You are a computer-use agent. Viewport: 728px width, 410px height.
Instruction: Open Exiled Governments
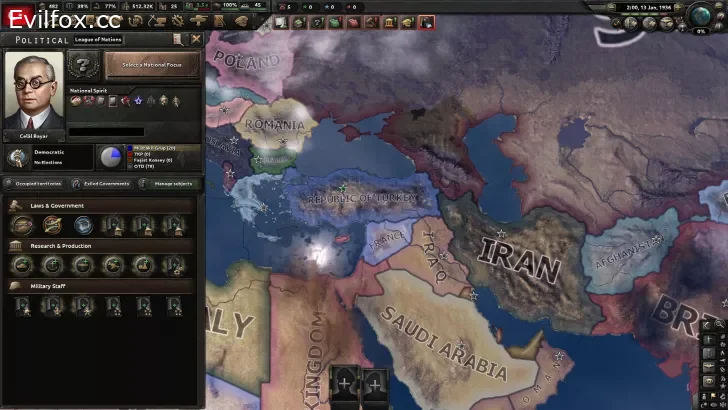click(106, 184)
